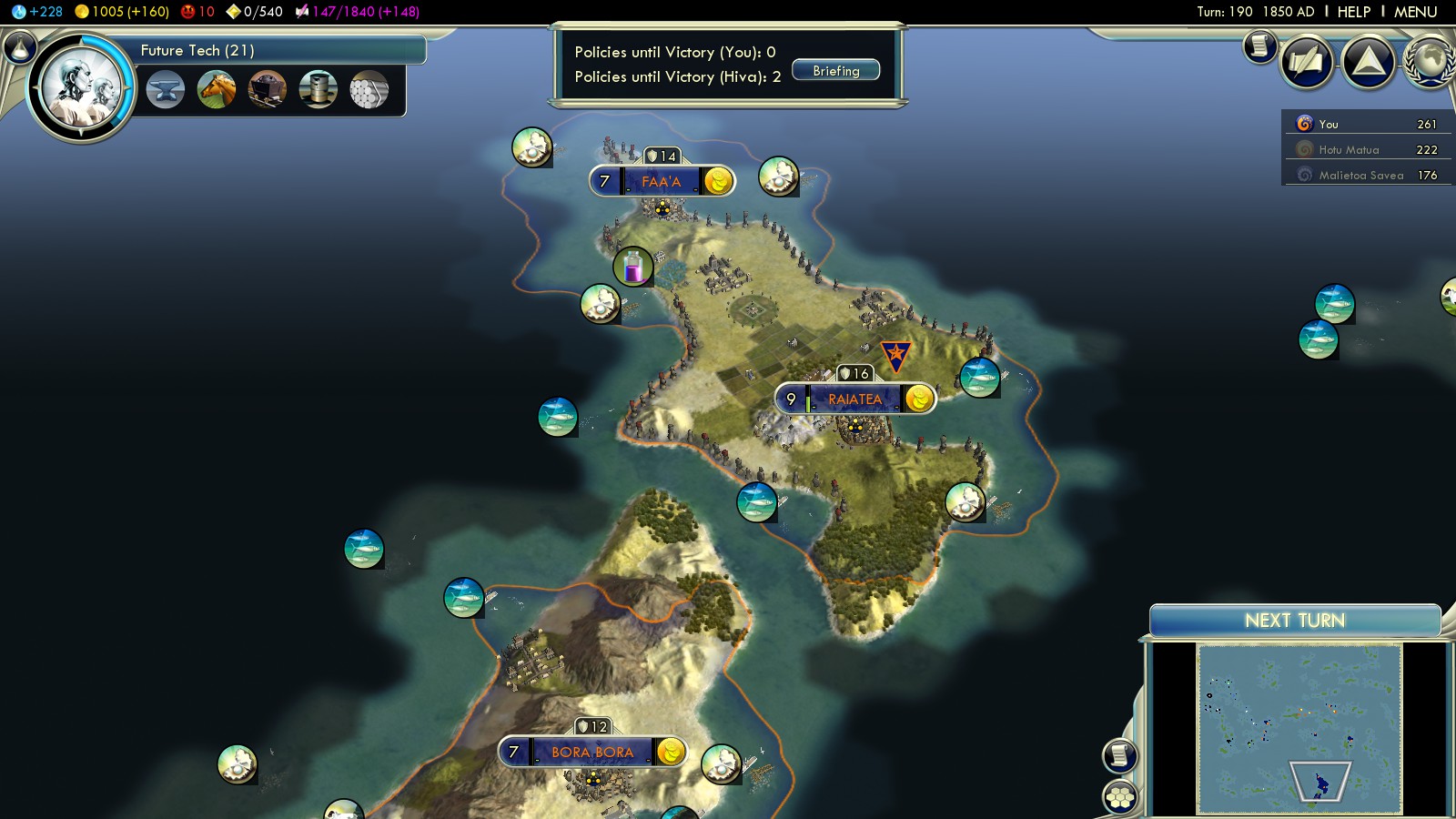Screen dimensions: 1456x819
Task: Open the victory Briefing
Action: (x=835, y=71)
